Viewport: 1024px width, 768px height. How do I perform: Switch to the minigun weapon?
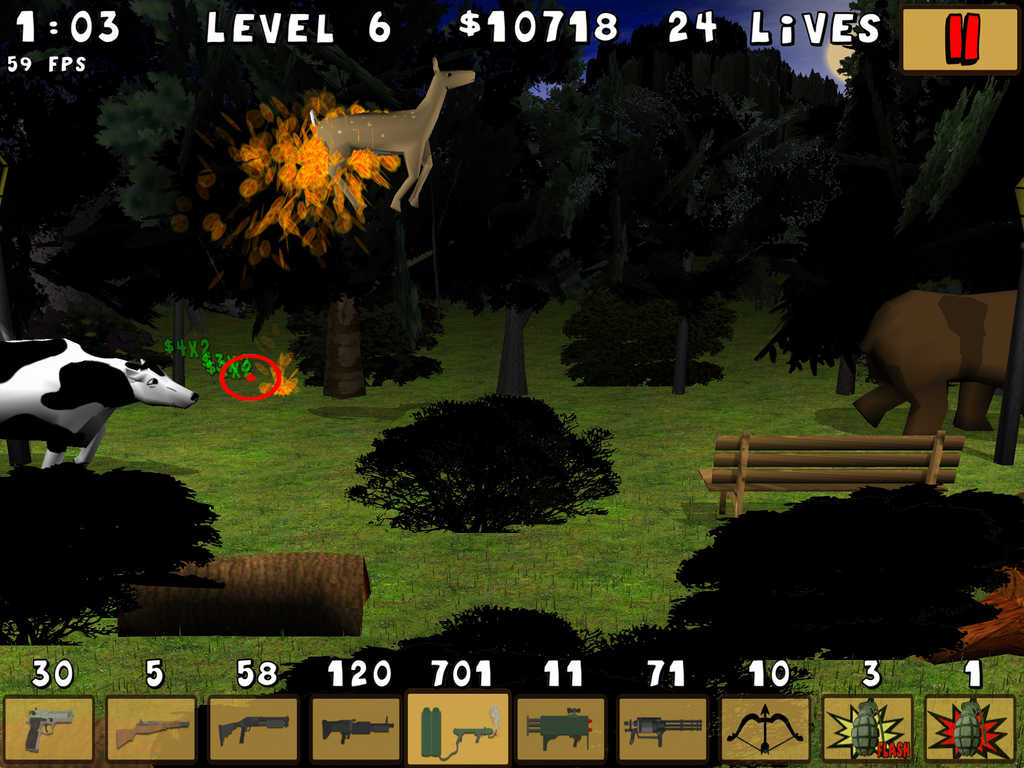[x=663, y=729]
